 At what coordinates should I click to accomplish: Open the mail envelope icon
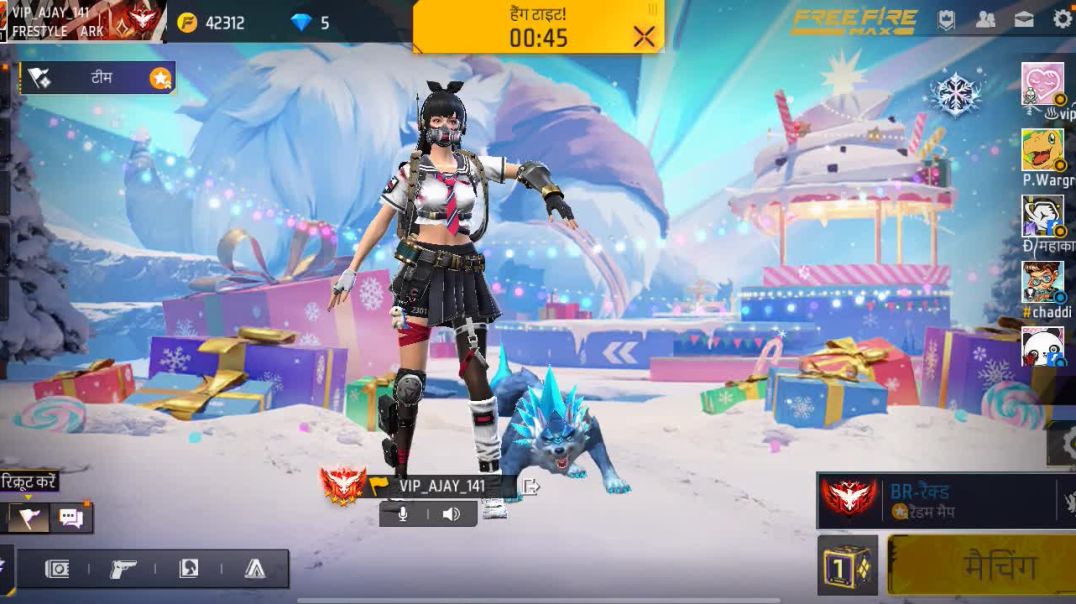[1024, 19]
